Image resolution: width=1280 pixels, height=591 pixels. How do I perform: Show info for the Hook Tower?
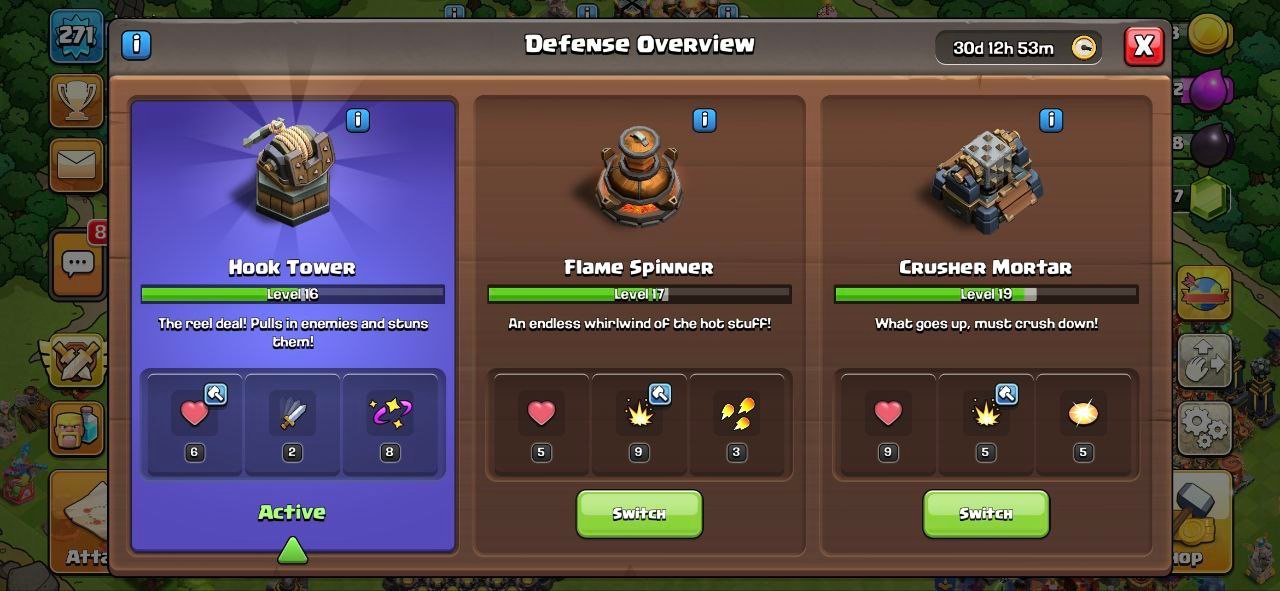point(357,121)
